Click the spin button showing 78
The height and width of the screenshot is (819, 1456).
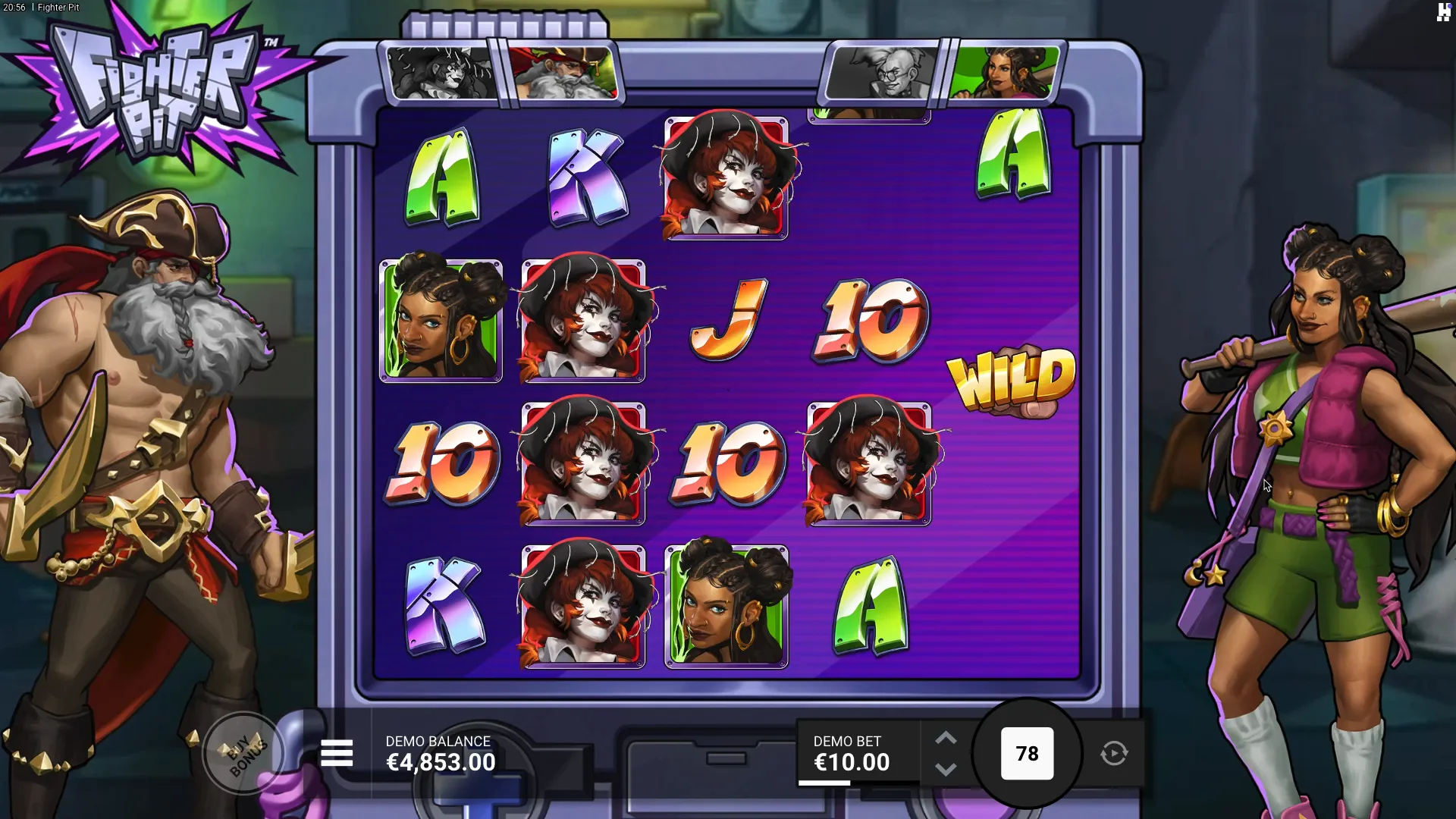click(x=1027, y=753)
